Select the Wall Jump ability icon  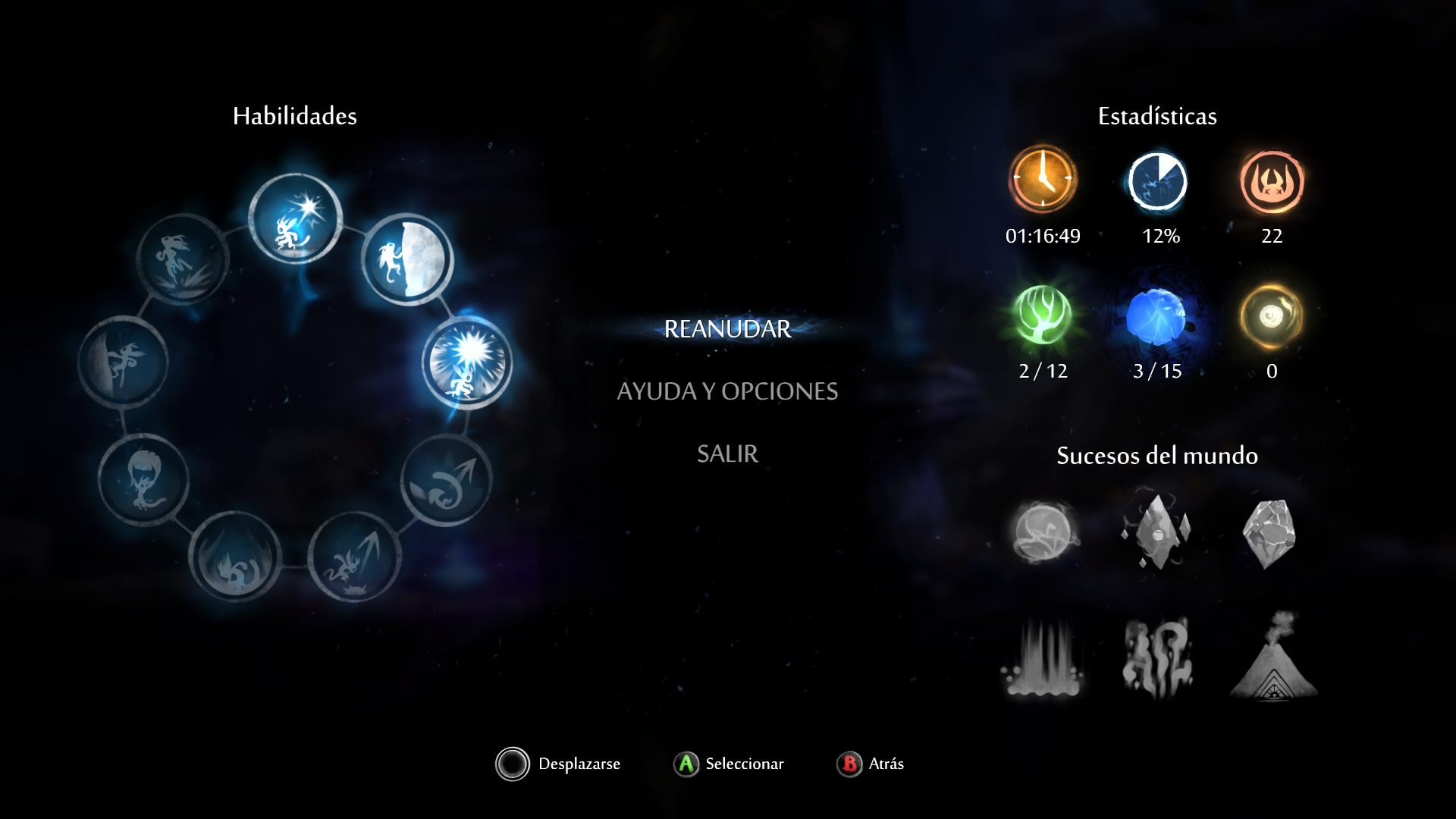tap(407, 259)
